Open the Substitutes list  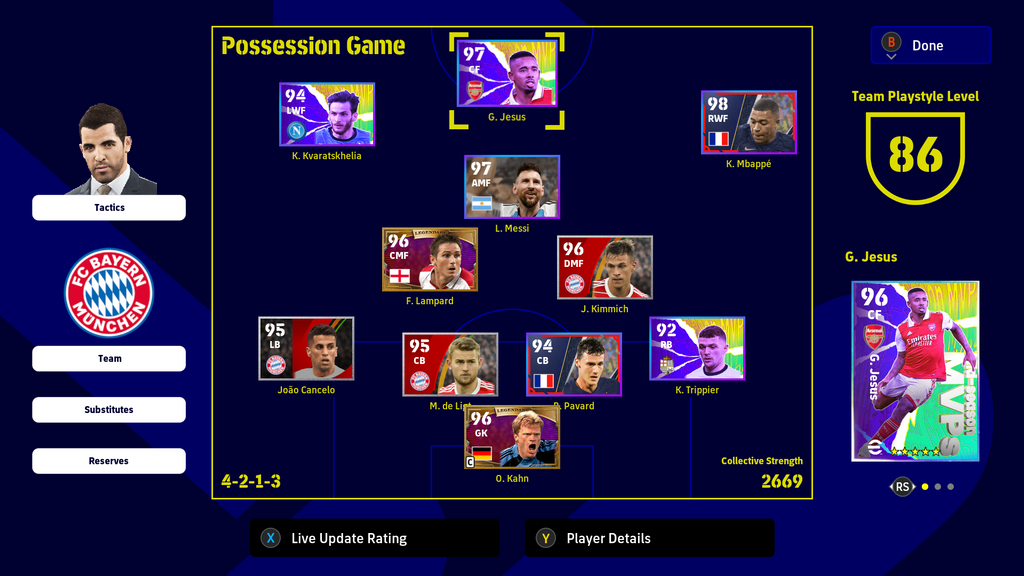click(x=109, y=410)
